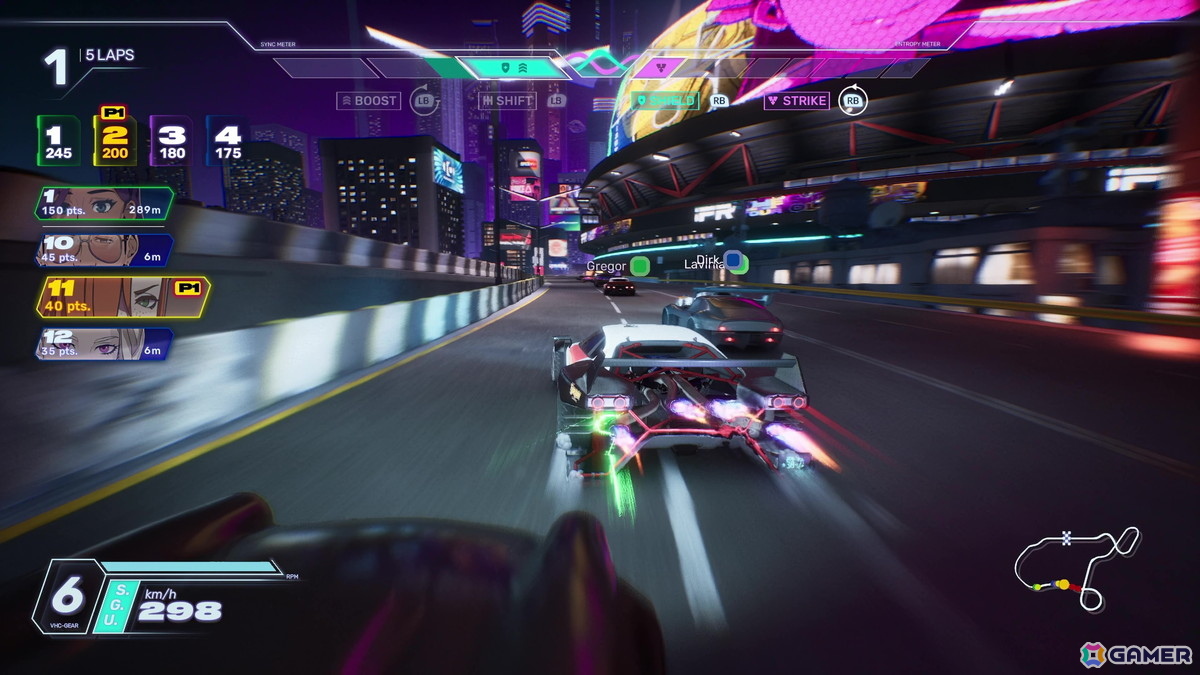The width and height of the screenshot is (1200, 675).
Task: Trigger the SHIELD ability label
Action: [x=665, y=100]
